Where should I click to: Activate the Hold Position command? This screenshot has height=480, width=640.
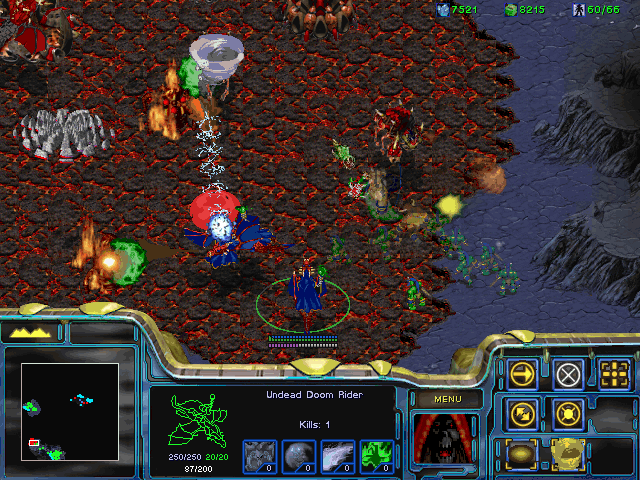click(x=568, y=413)
